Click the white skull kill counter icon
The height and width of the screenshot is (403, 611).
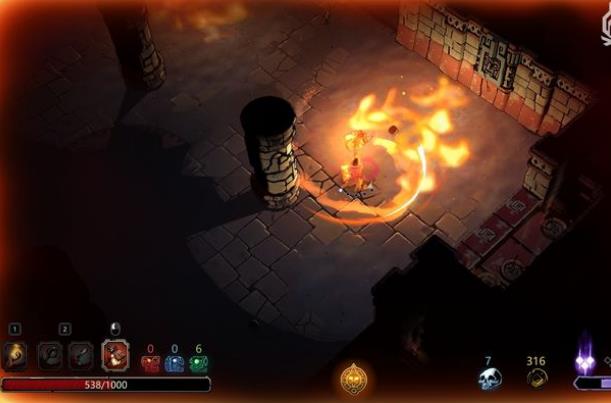(x=488, y=379)
